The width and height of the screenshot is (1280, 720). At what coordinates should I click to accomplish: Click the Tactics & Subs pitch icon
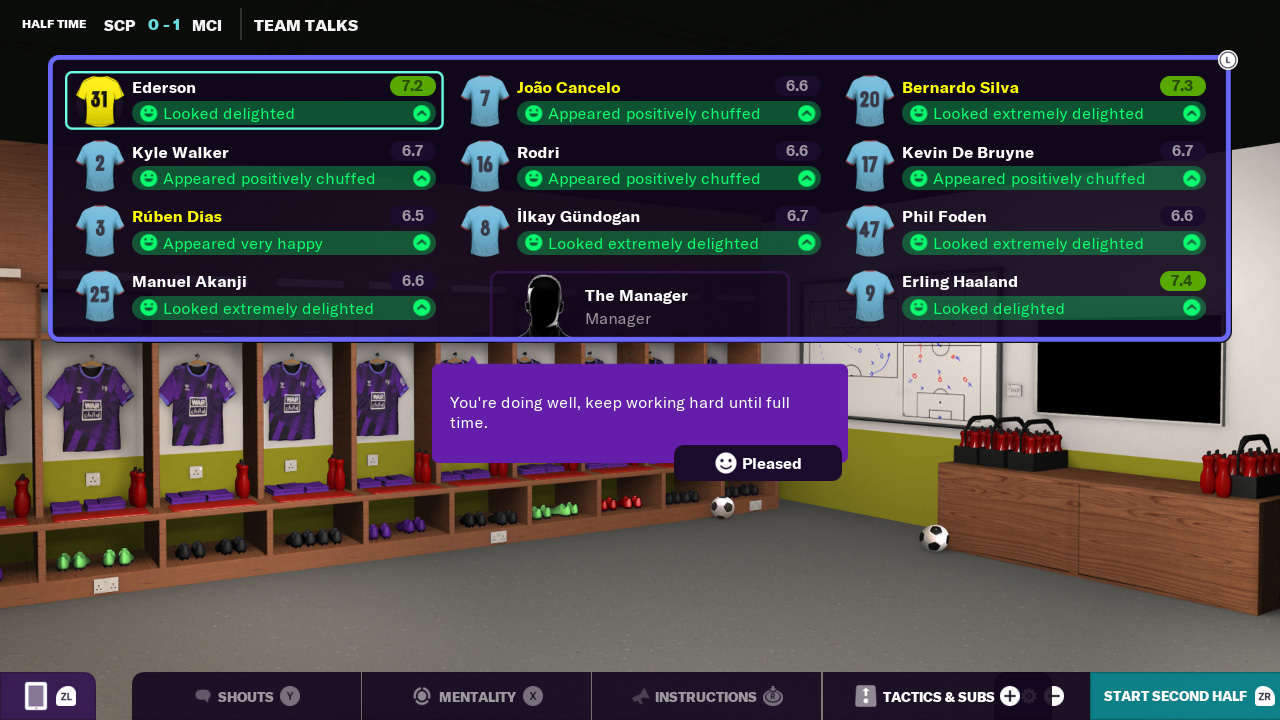click(x=864, y=697)
